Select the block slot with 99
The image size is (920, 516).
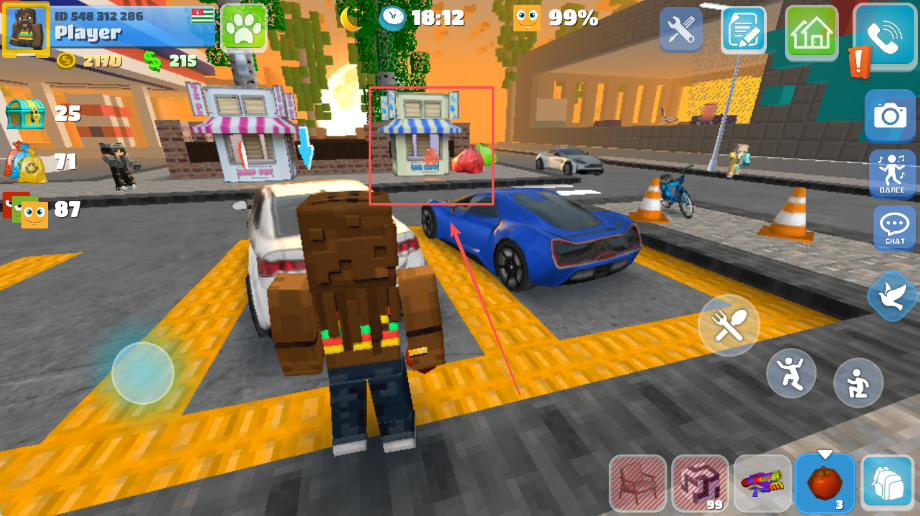click(x=700, y=484)
